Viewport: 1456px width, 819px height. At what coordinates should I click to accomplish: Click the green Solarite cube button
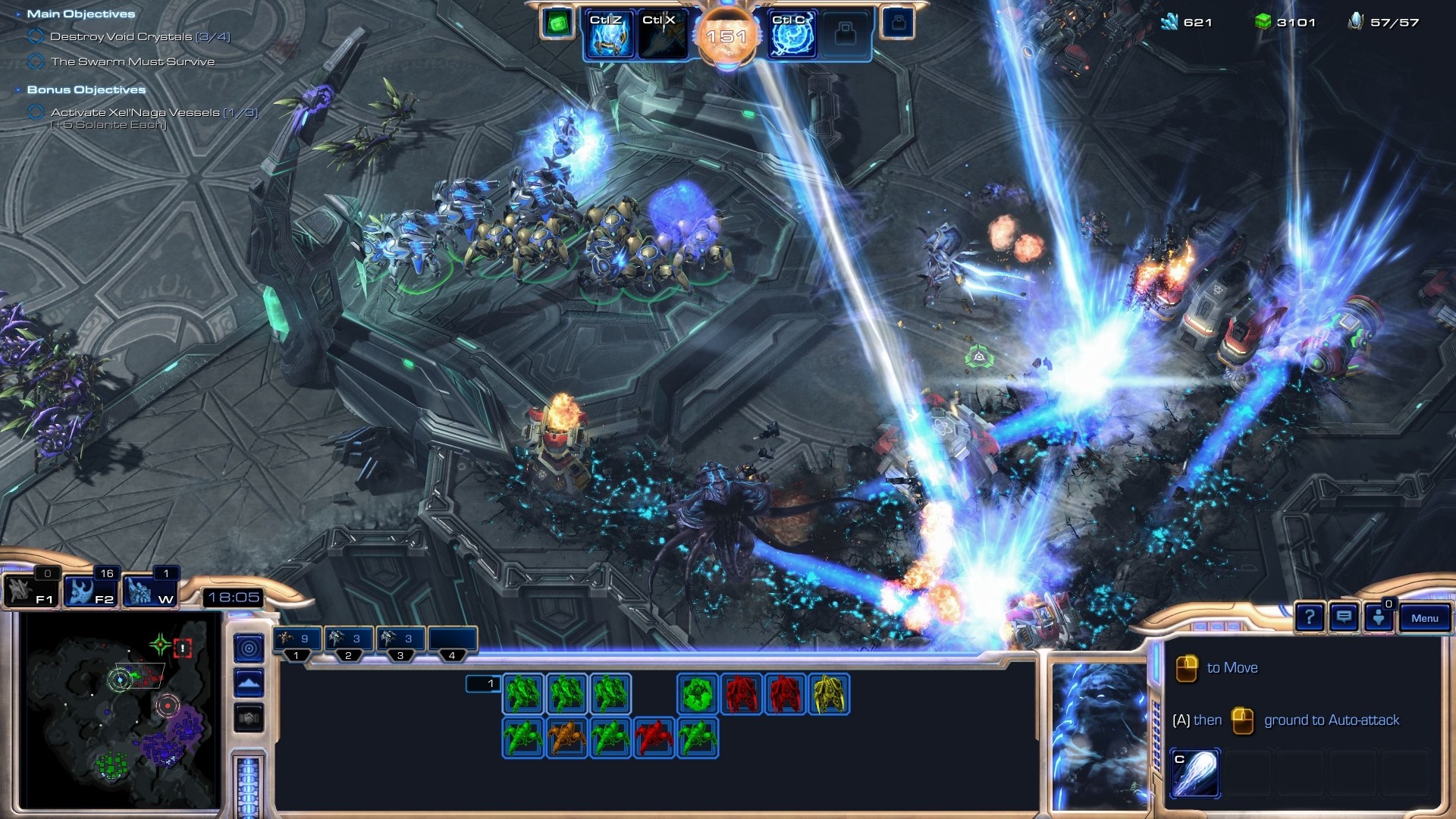pos(557,24)
